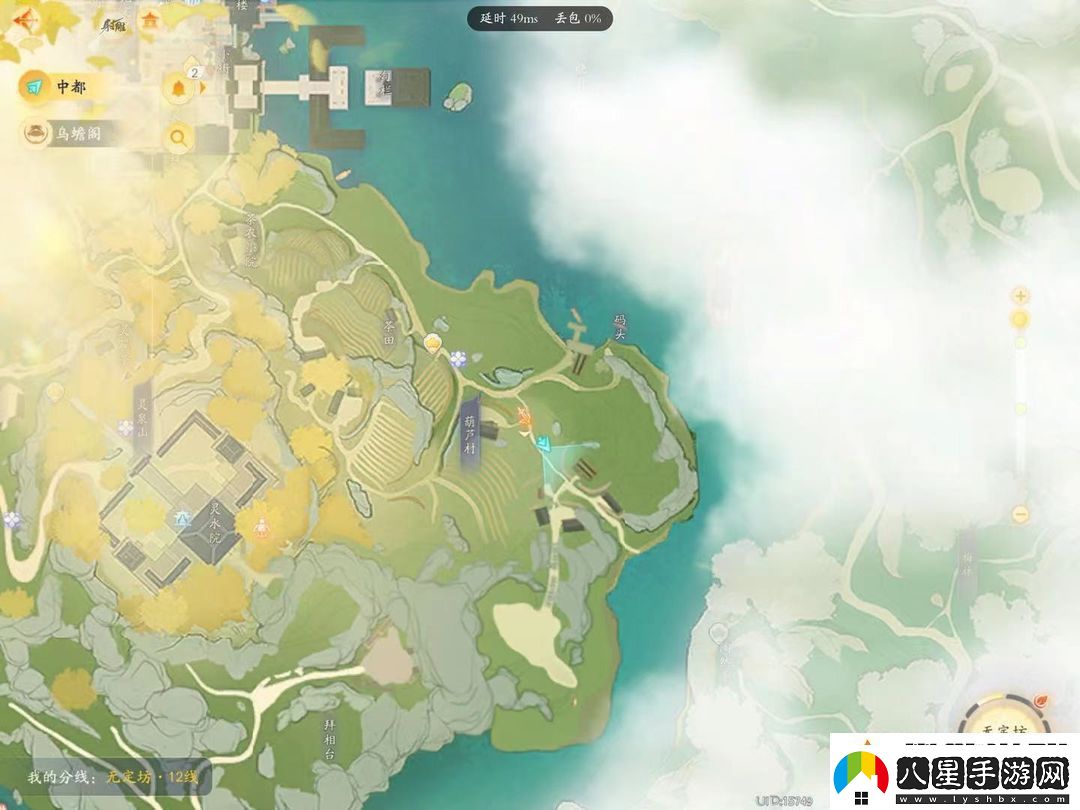
Task: Zoom in with the plus button
Action: click(x=1020, y=295)
